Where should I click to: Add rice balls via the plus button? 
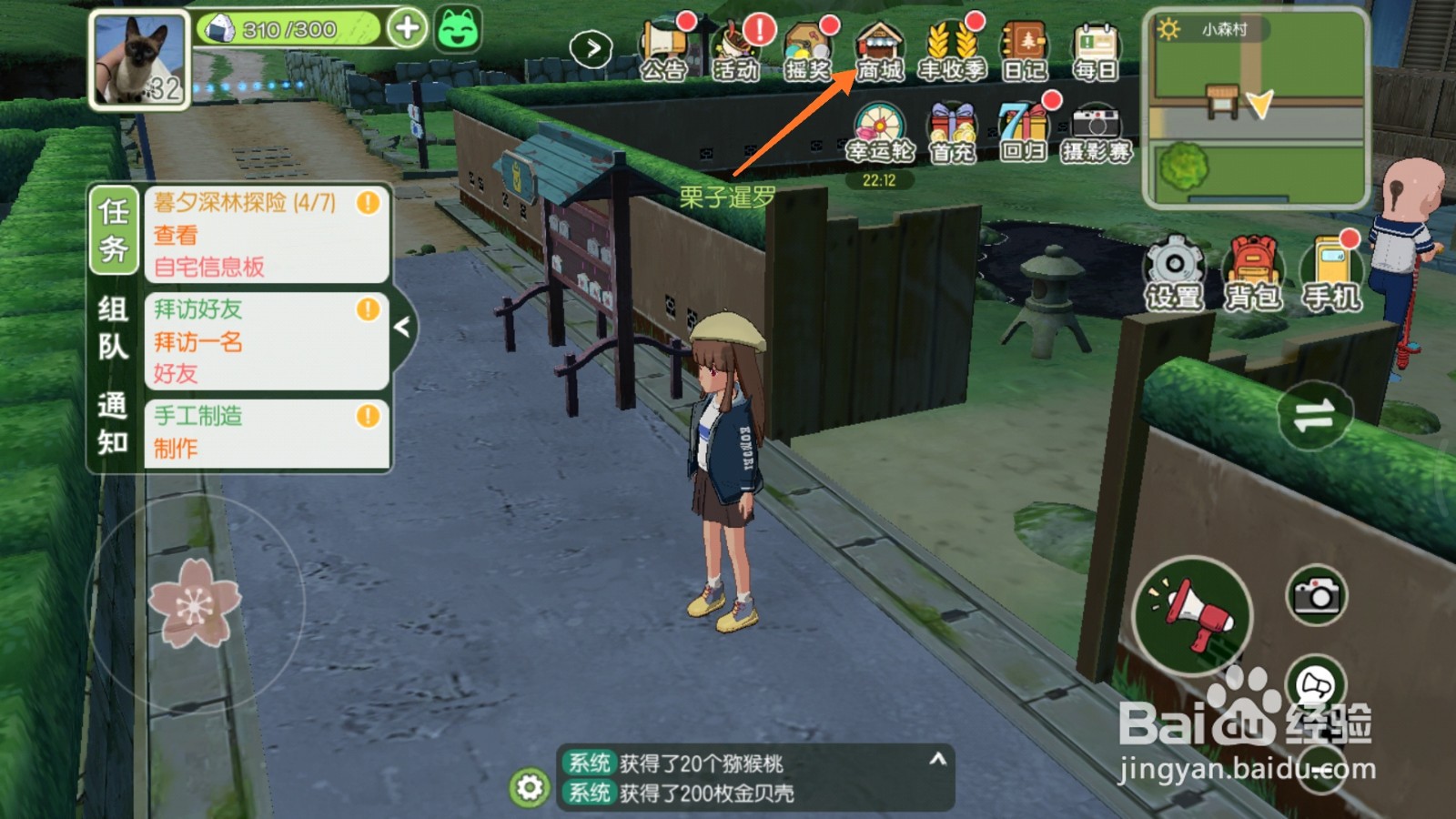click(409, 27)
